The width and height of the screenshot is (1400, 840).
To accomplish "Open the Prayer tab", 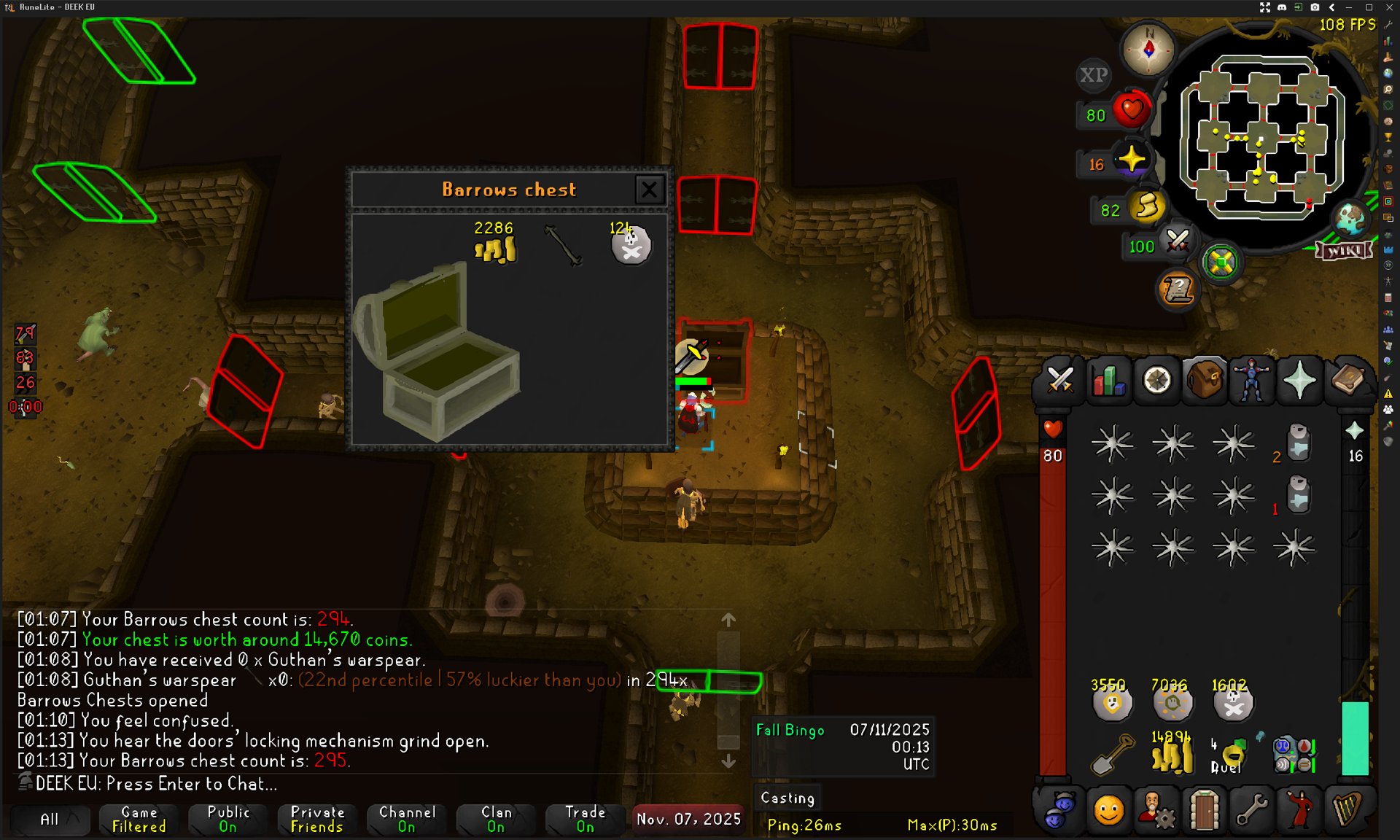I will click(1299, 380).
